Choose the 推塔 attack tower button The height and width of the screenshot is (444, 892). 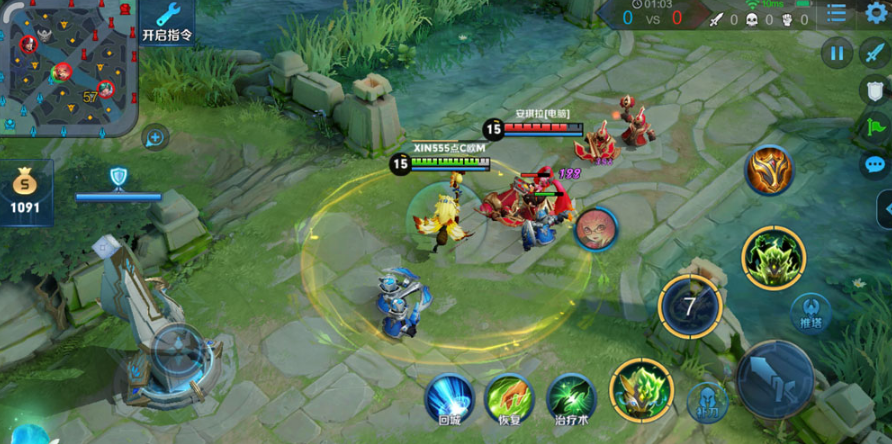[810, 312]
